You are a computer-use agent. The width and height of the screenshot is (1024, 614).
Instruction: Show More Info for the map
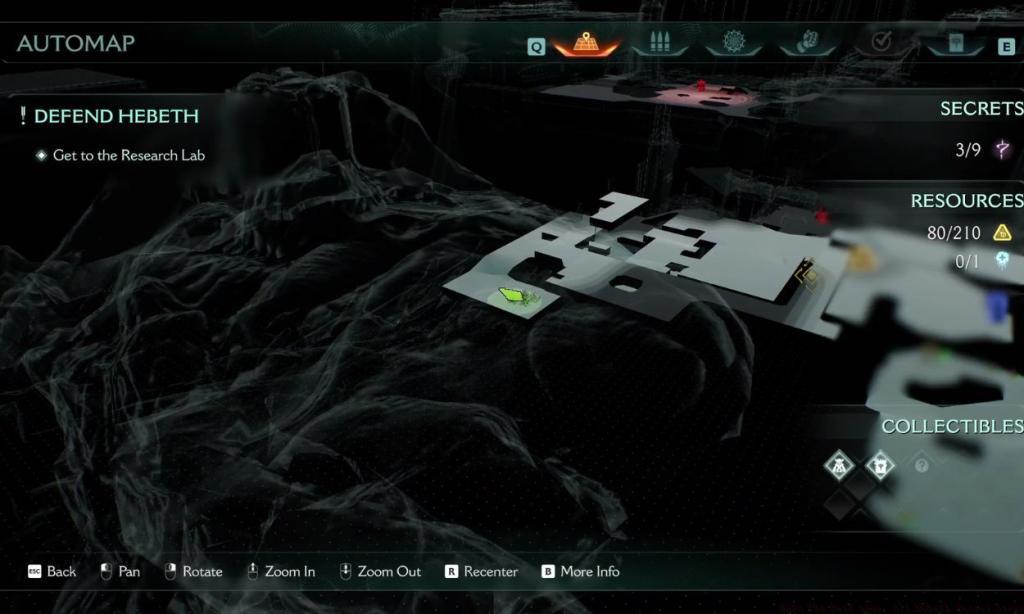click(x=580, y=572)
